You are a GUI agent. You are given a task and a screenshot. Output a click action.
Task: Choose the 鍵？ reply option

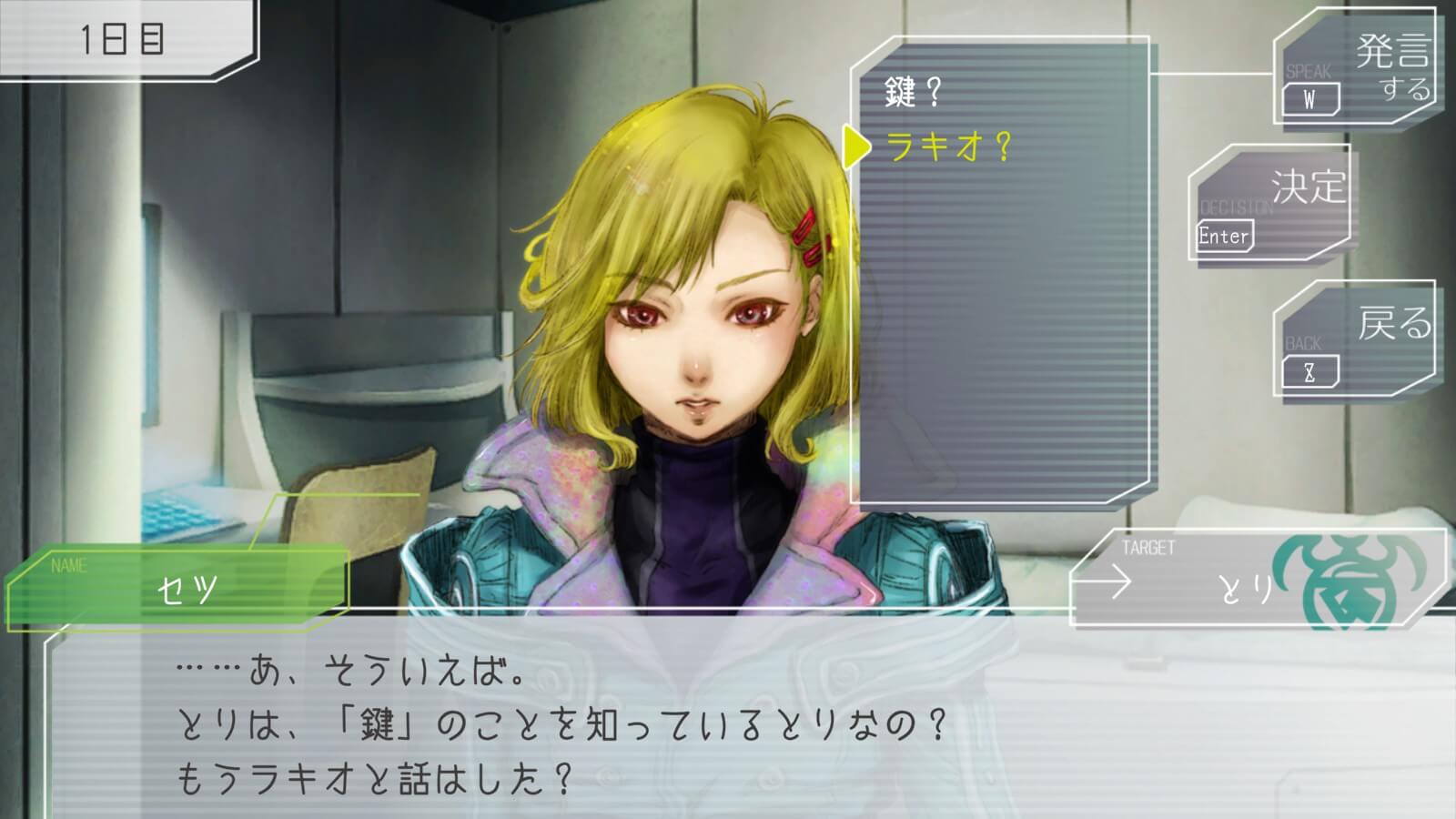(913, 92)
